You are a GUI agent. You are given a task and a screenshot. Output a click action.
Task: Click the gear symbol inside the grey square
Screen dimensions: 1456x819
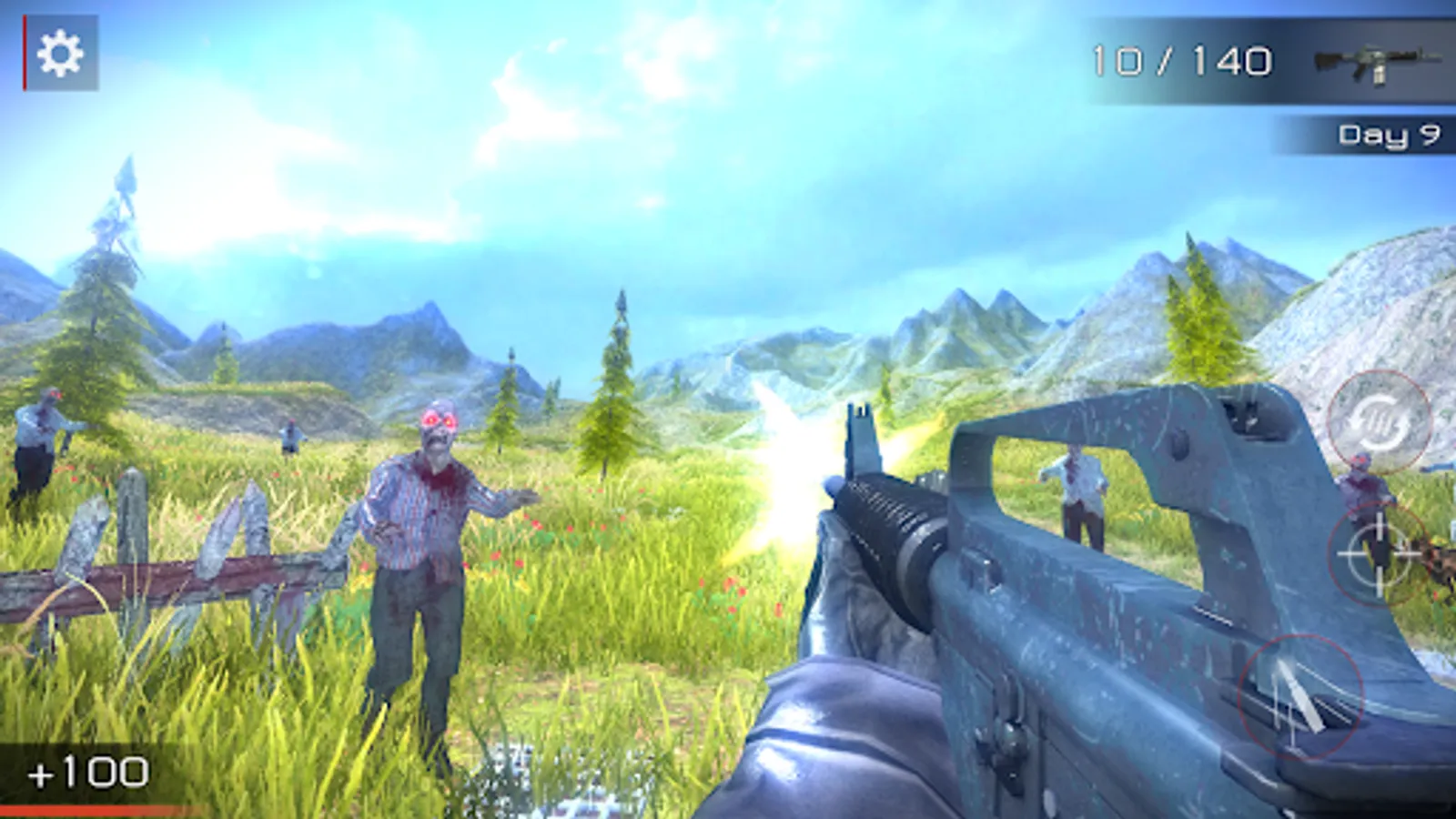(61, 52)
